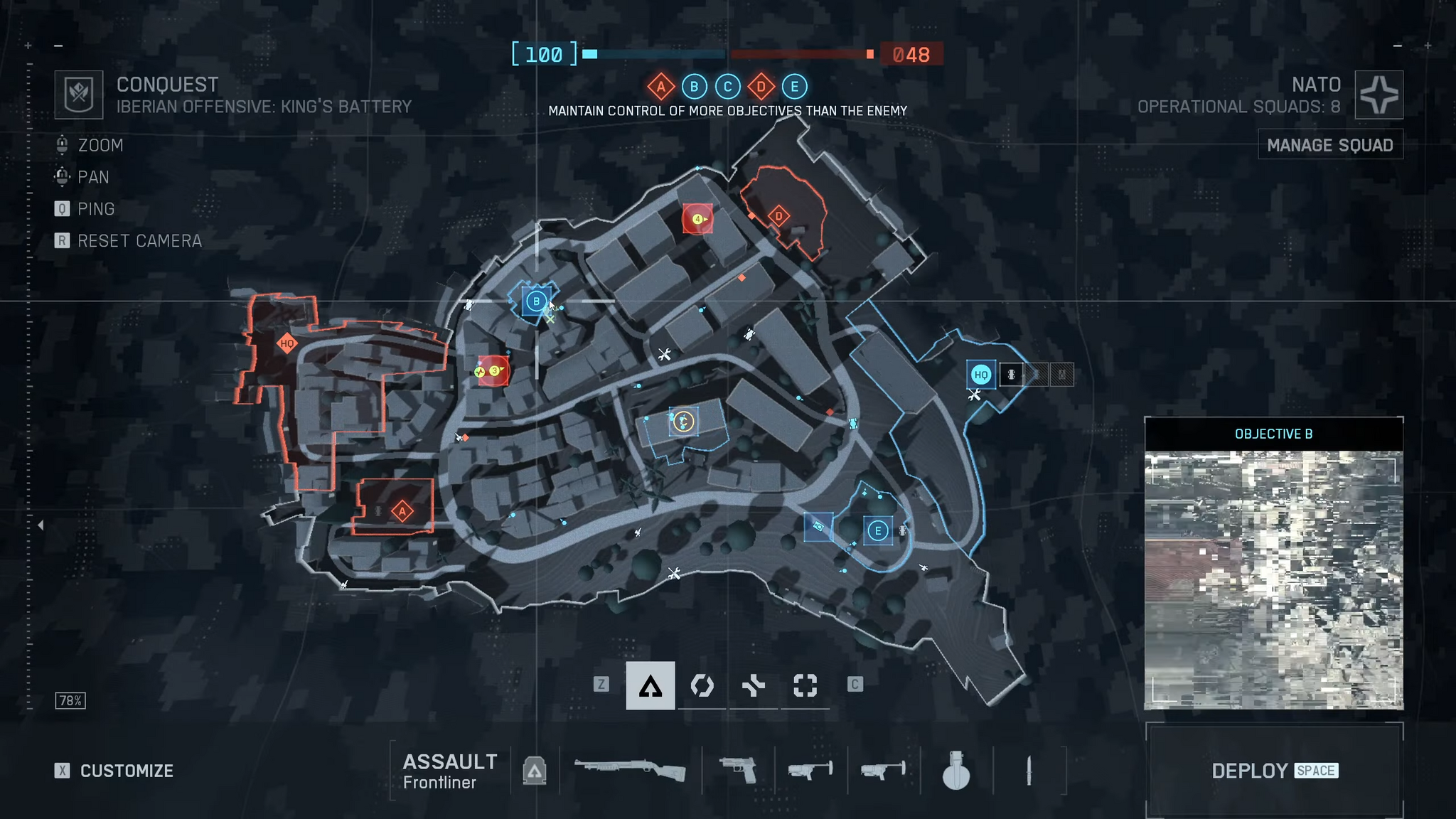
Task: Select the tank vehicle spawn near E
Action: pyautogui.click(x=818, y=527)
